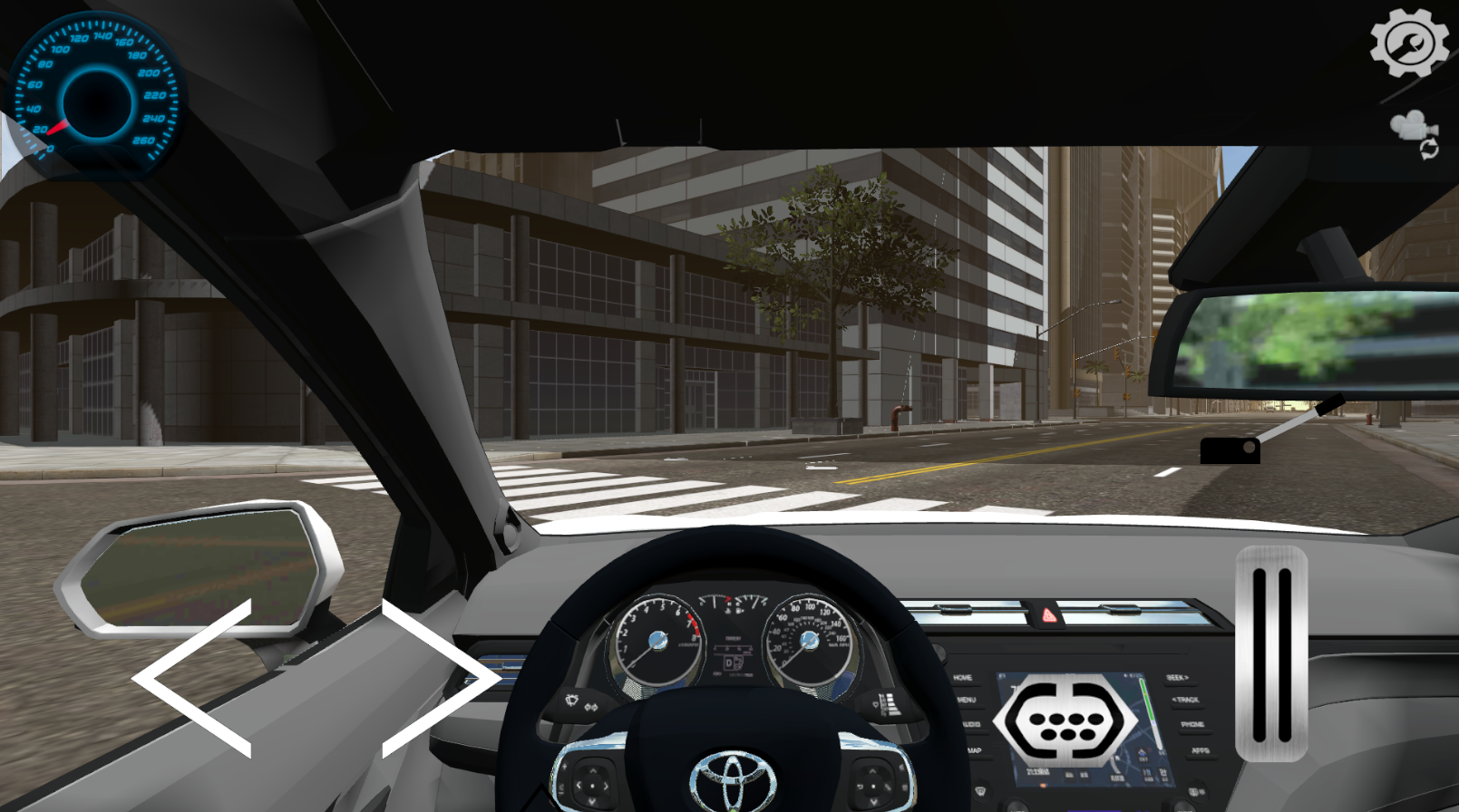The height and width of the screenshot is (812, 1459).
Task: Tap HOME on the infotainment panel
Action: [x=963, y=677]
